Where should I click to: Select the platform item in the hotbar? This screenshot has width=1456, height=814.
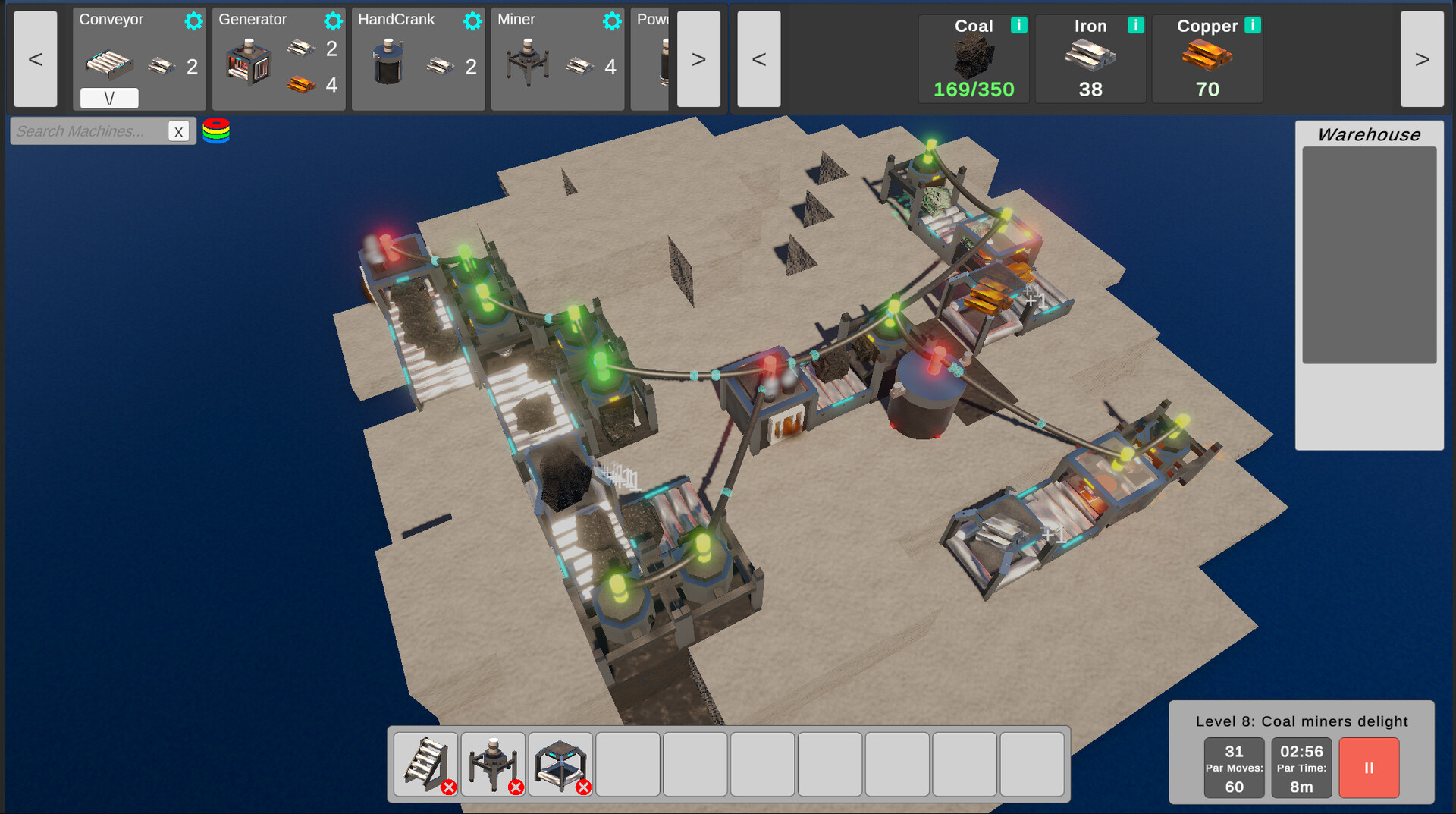coord(560,763)
